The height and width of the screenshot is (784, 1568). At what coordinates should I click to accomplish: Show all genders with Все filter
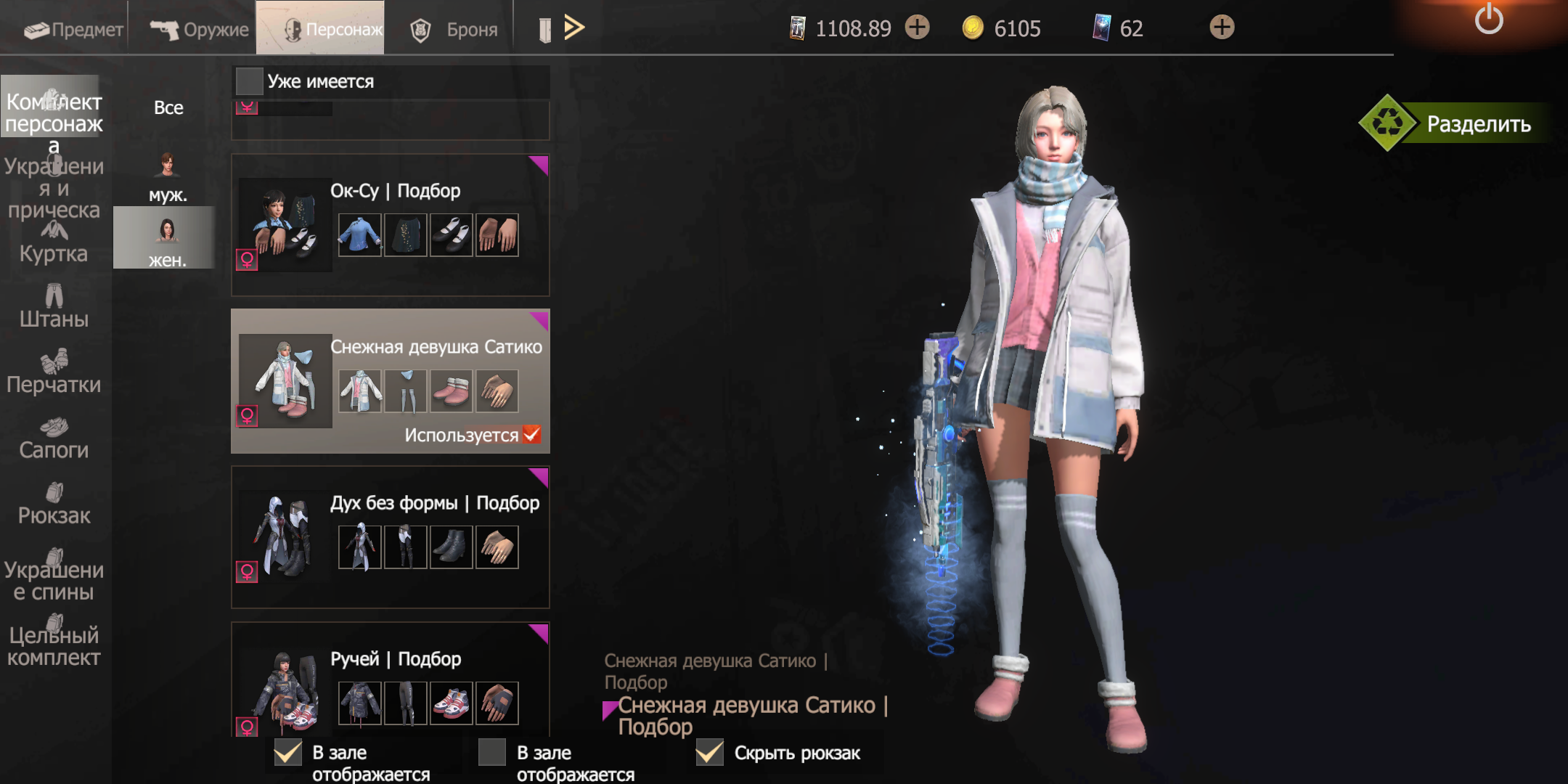(168, 107)
